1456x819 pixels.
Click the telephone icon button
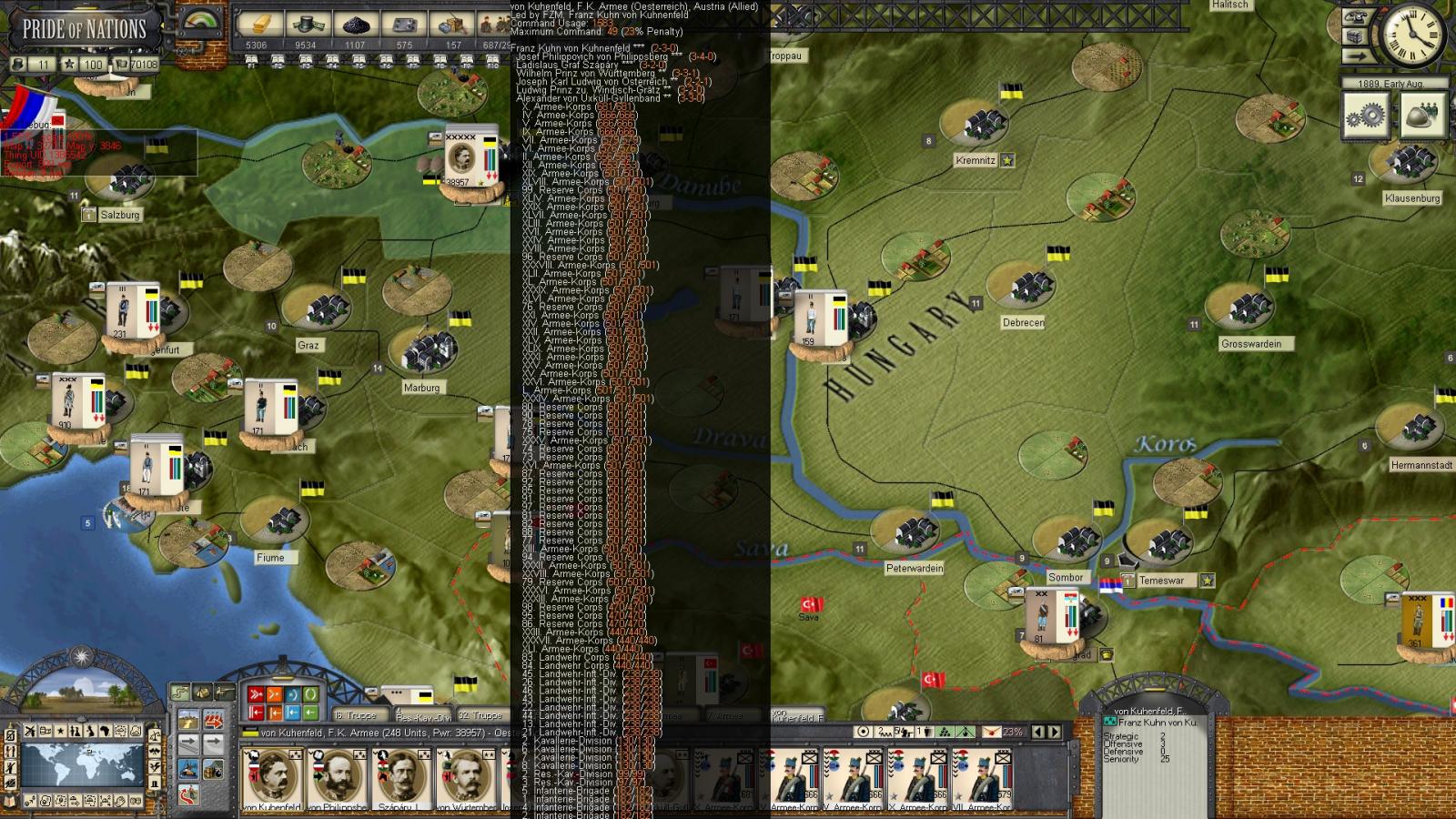click(x=1356, y=17)
